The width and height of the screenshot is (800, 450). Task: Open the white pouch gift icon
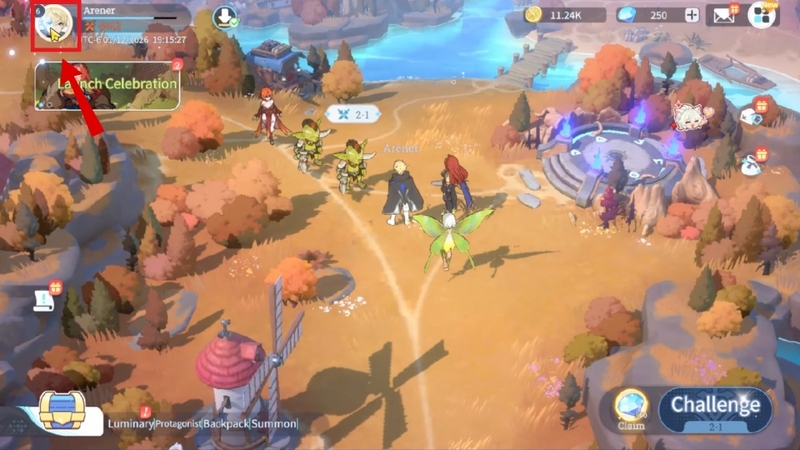tap(749, 167)
